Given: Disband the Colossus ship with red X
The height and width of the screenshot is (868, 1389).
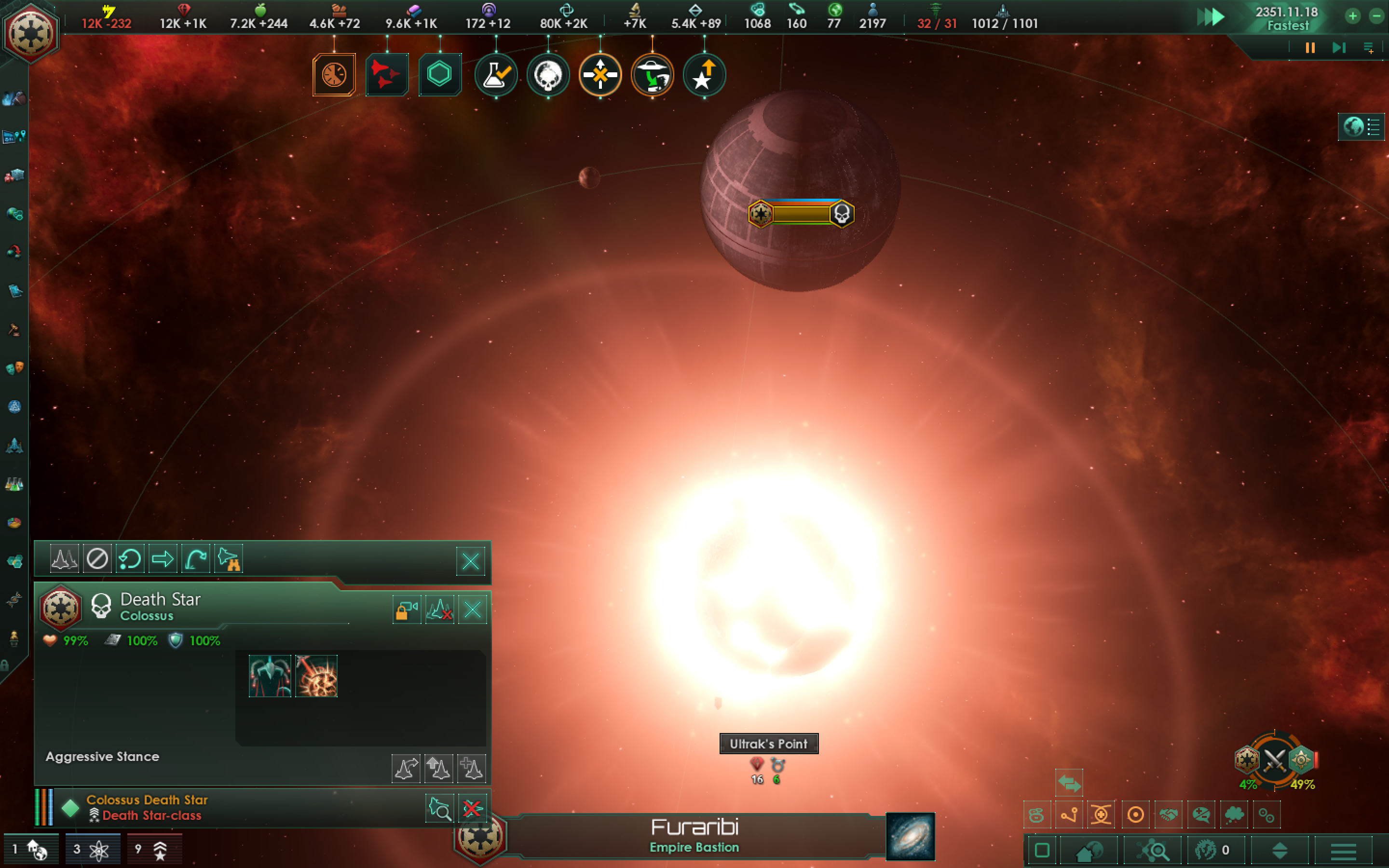Looking at the screenshot, I should [472, 809].
